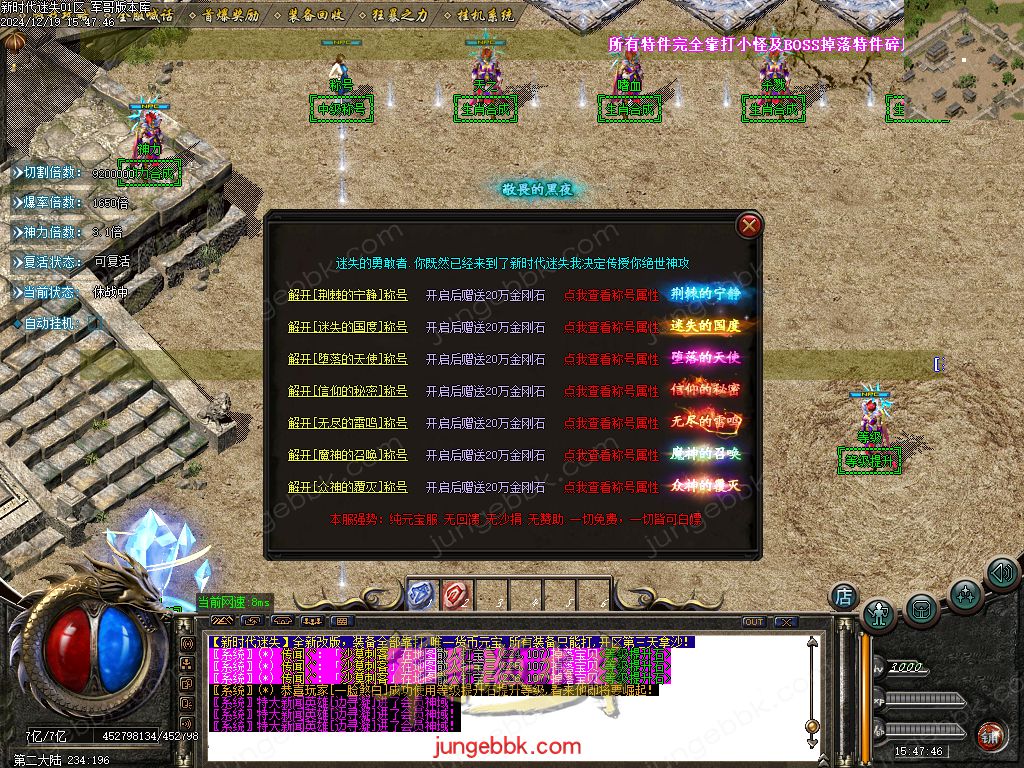View attributes of the 信仰的秘密 title
Image resolution: width=1024 pixels, height=768 pixels.
(x=610, y=391)
